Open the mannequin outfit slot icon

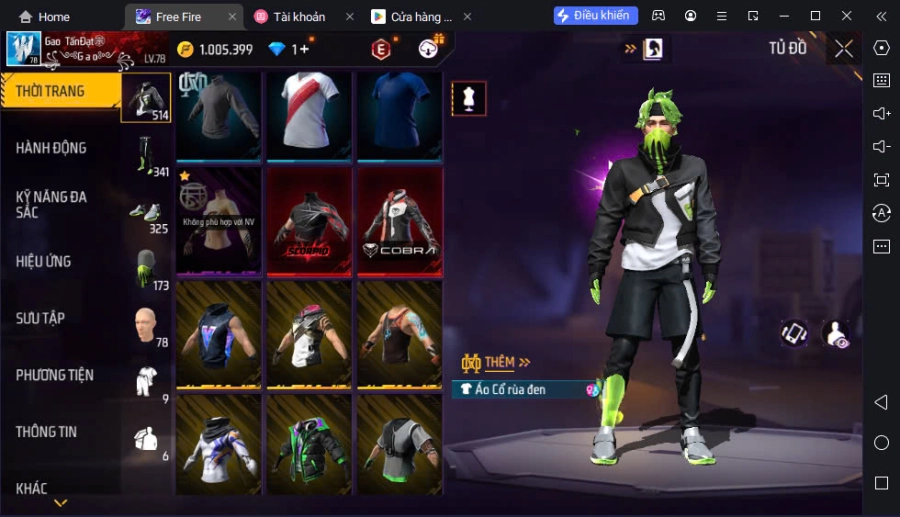pyautogui.click(x=469, y=98)
